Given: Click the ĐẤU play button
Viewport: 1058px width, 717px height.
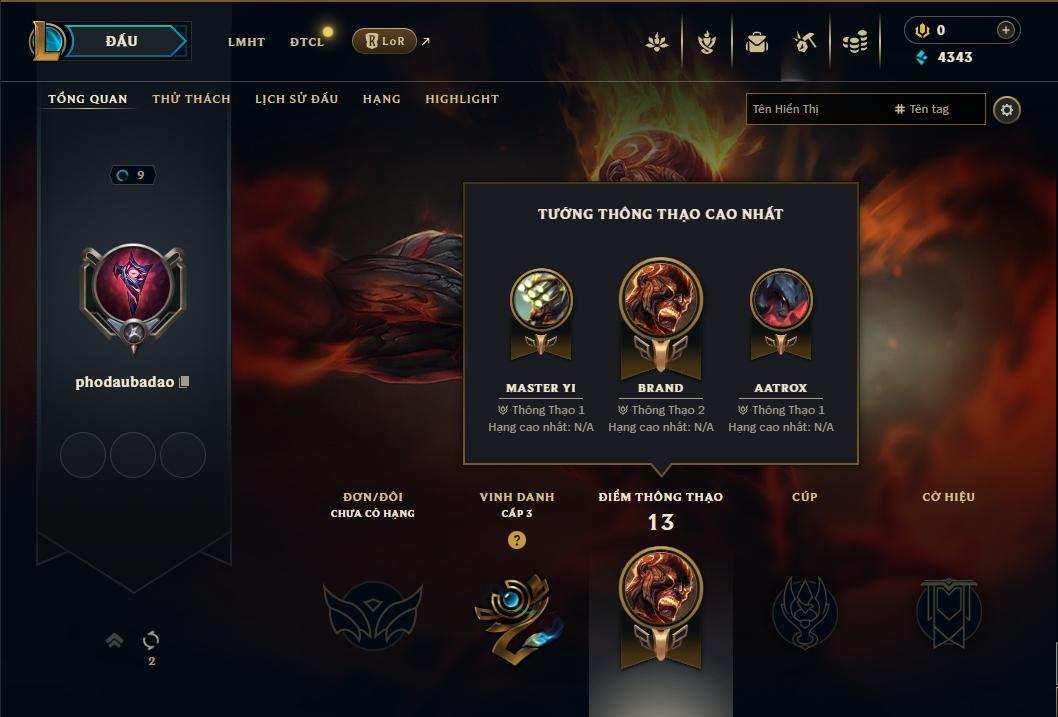Looking at the screenshot, I should (x=122, y=41).
